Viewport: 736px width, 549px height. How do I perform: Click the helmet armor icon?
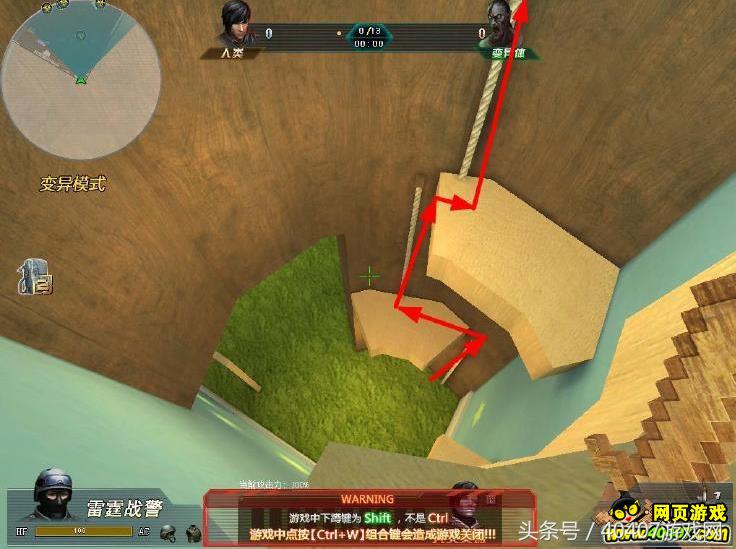coord(169,532)
